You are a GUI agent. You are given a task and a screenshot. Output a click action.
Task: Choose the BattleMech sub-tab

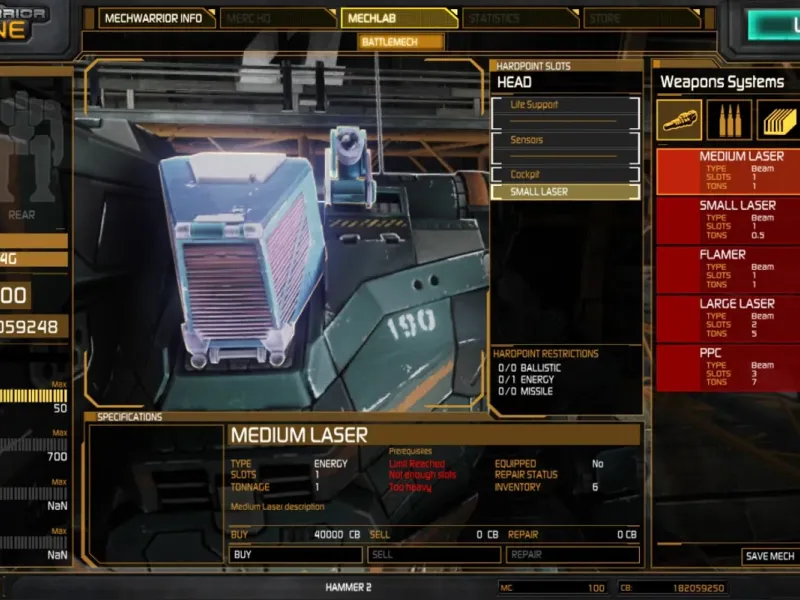[401, 42]
